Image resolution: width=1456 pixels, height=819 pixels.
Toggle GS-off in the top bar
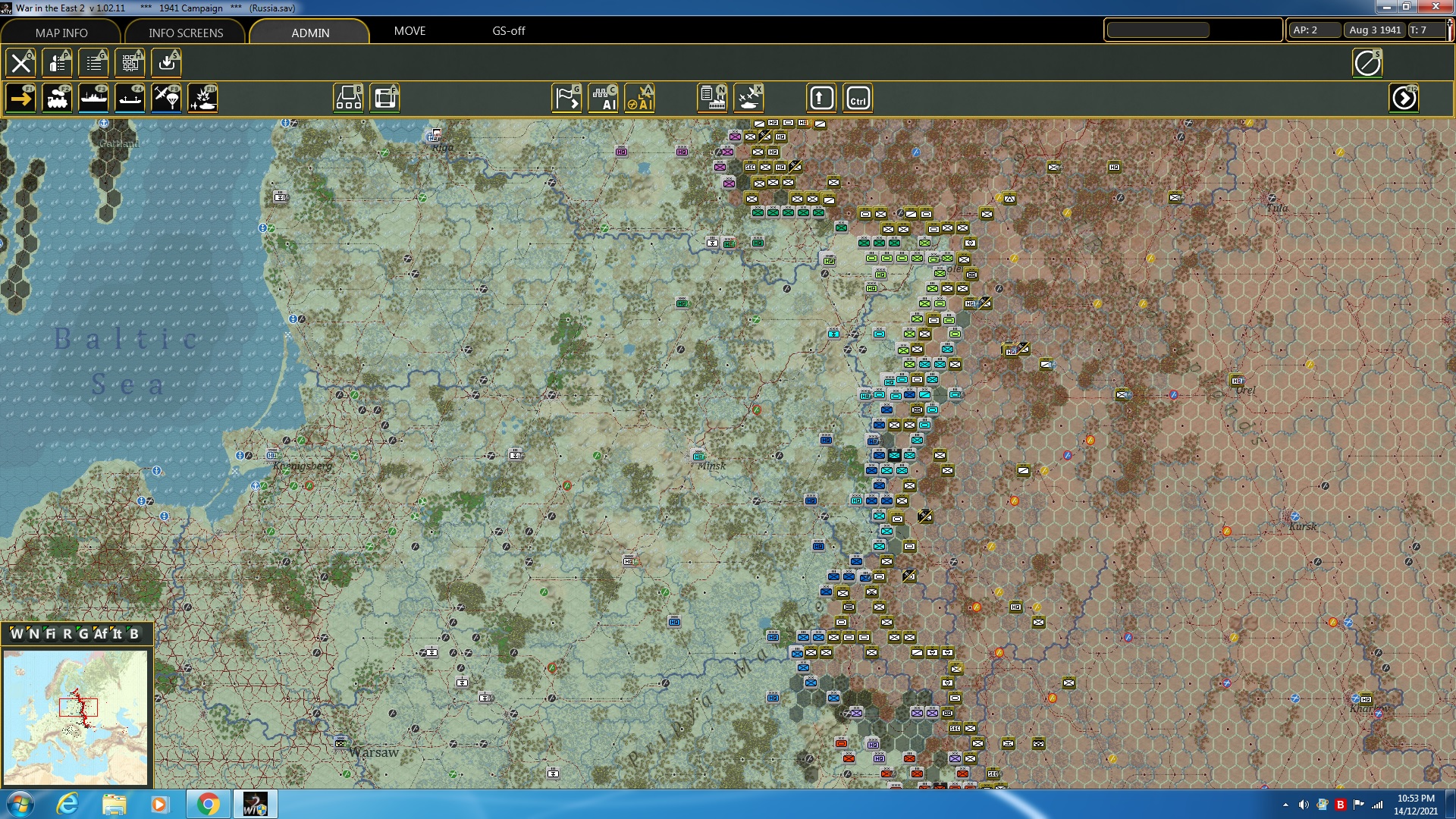[509, 31]
